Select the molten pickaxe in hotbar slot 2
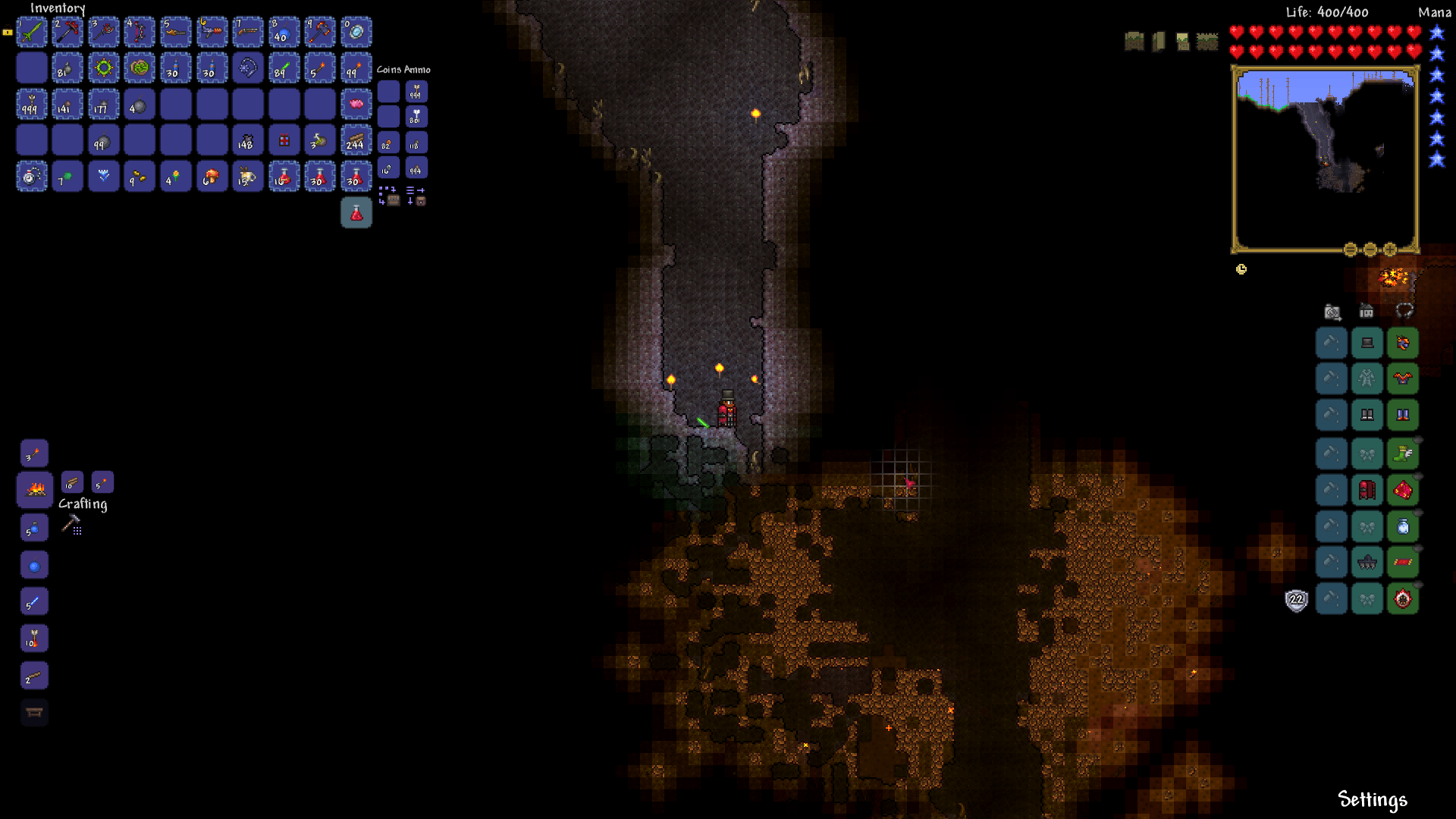The width and height of the screenshot is (1456, 819). [68, 32]
